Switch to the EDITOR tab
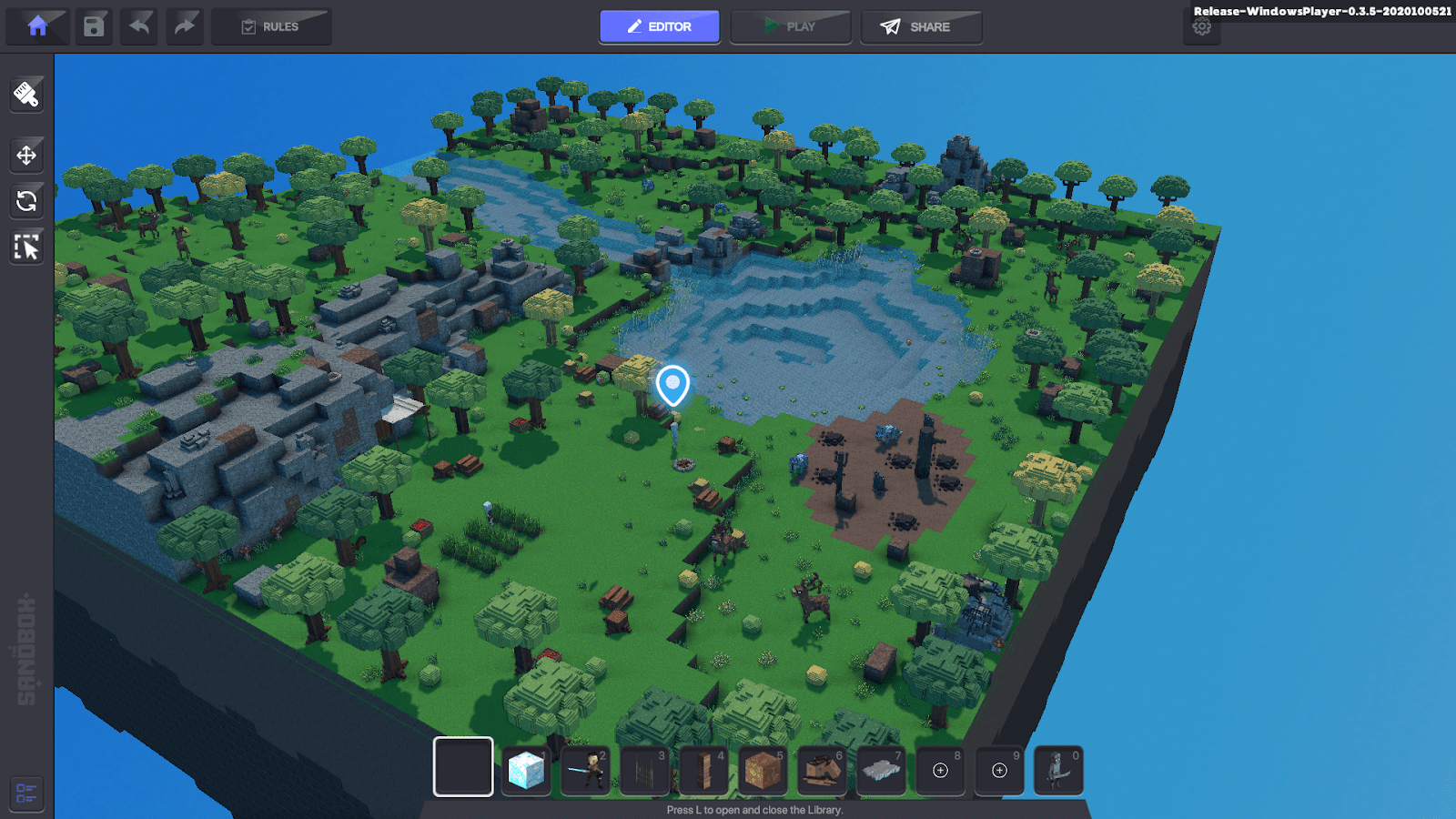 click(x=659, y=26)
